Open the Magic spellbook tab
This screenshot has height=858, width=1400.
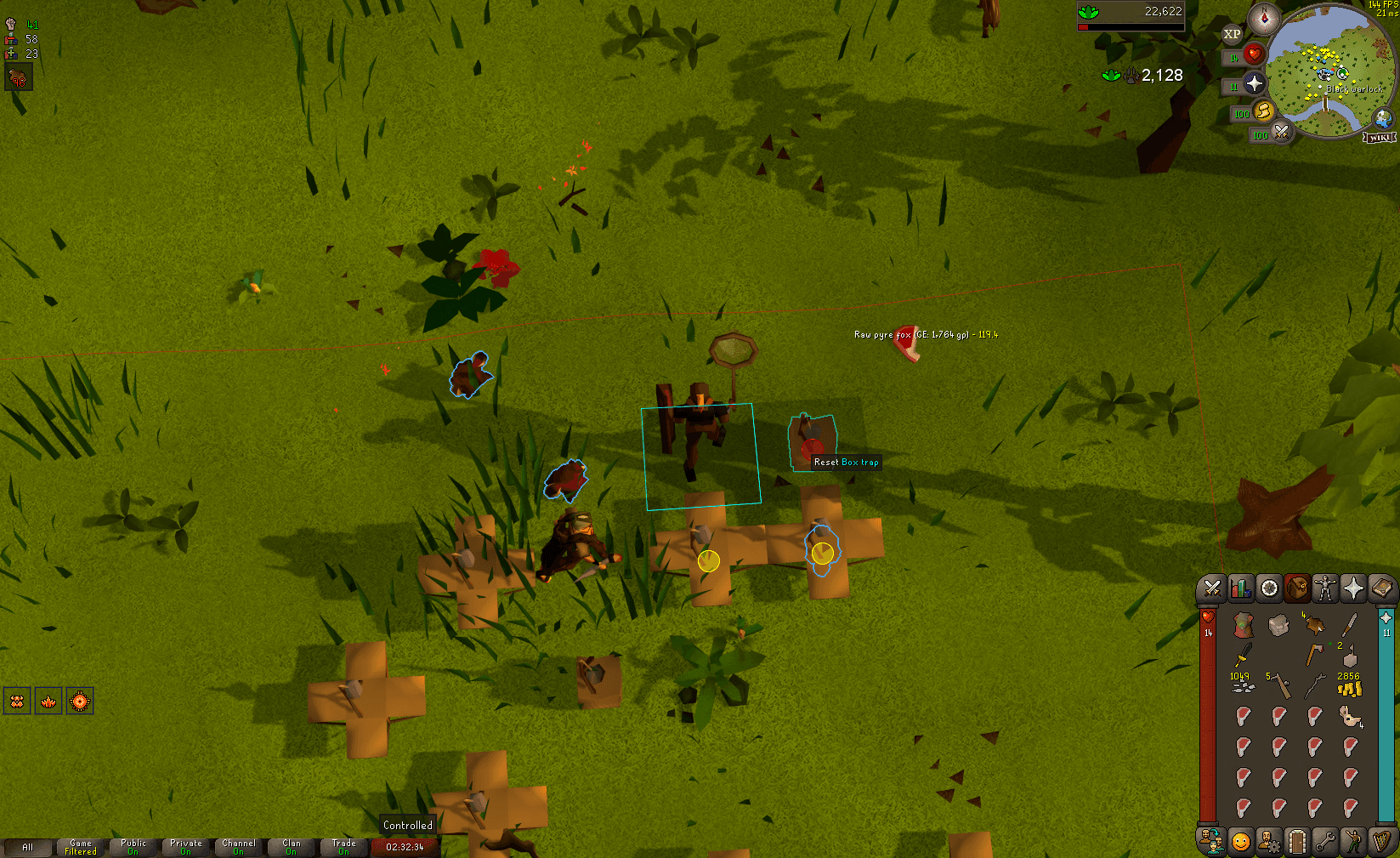click(x=1383, y=588)
